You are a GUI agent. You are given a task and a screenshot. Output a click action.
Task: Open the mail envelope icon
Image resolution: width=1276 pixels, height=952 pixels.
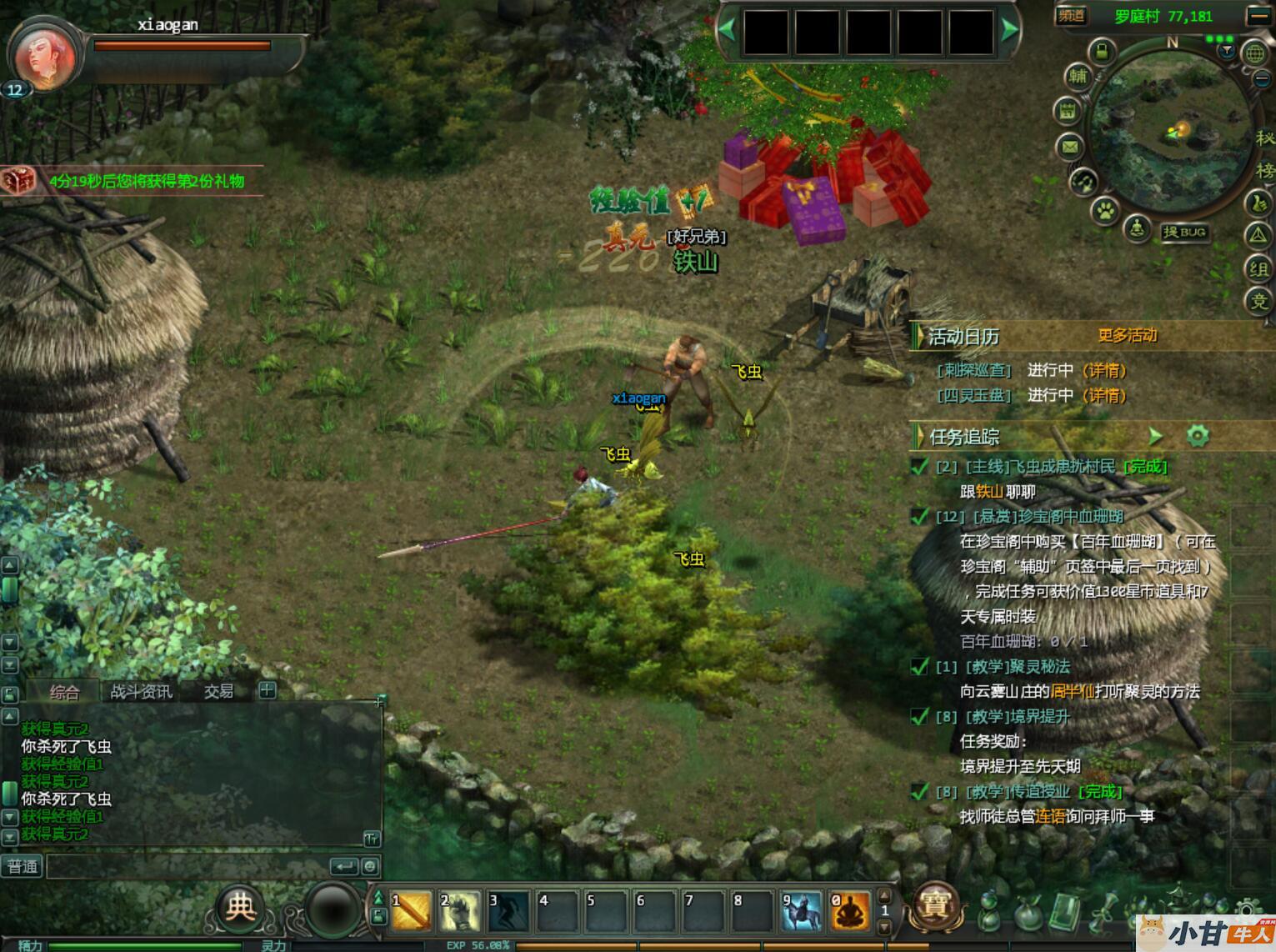pos(1069,148)
